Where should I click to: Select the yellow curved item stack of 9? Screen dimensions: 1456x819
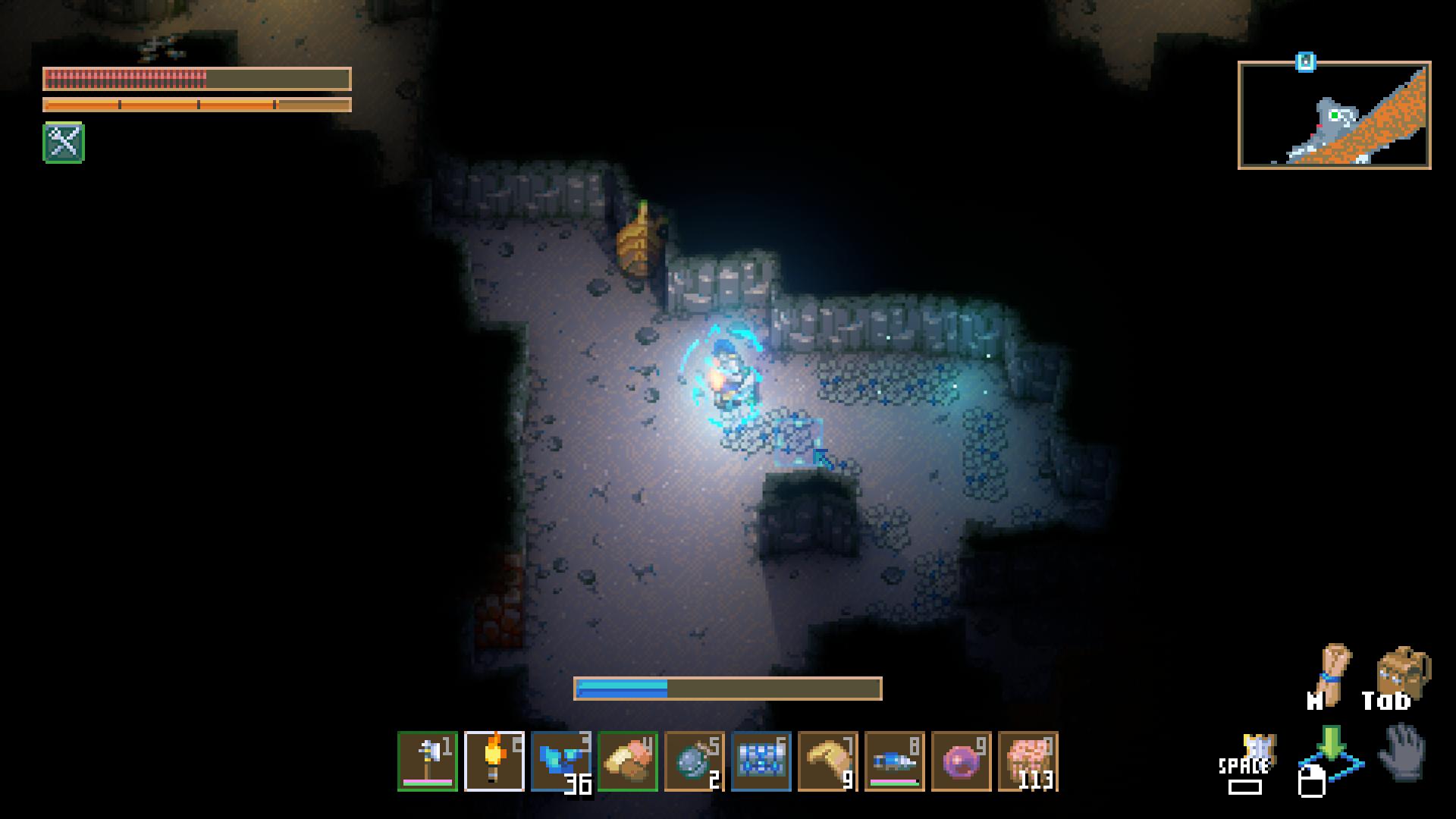coord(828,761)
